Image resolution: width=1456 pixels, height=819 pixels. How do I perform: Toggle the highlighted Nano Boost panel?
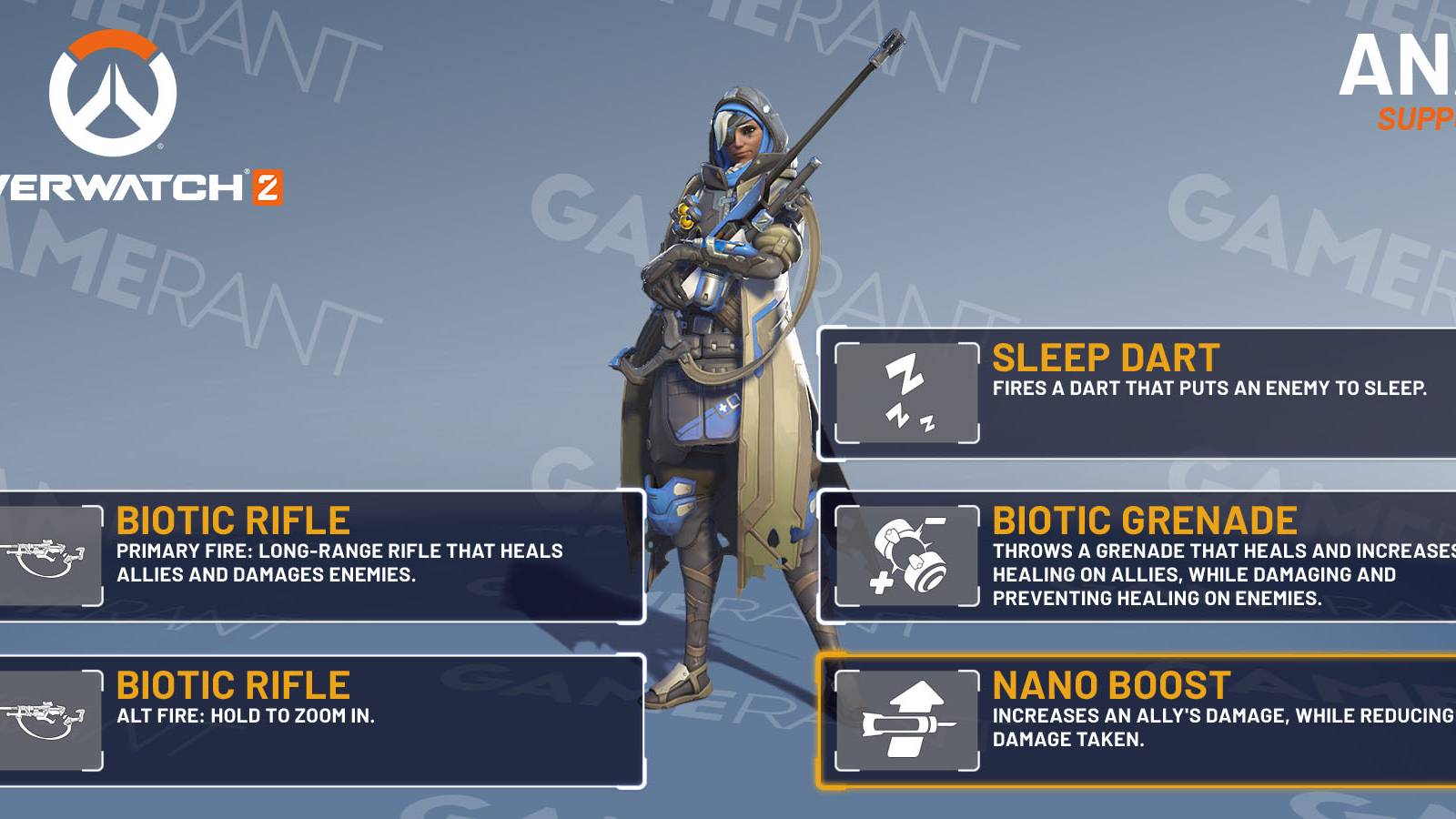point(1137,719)
